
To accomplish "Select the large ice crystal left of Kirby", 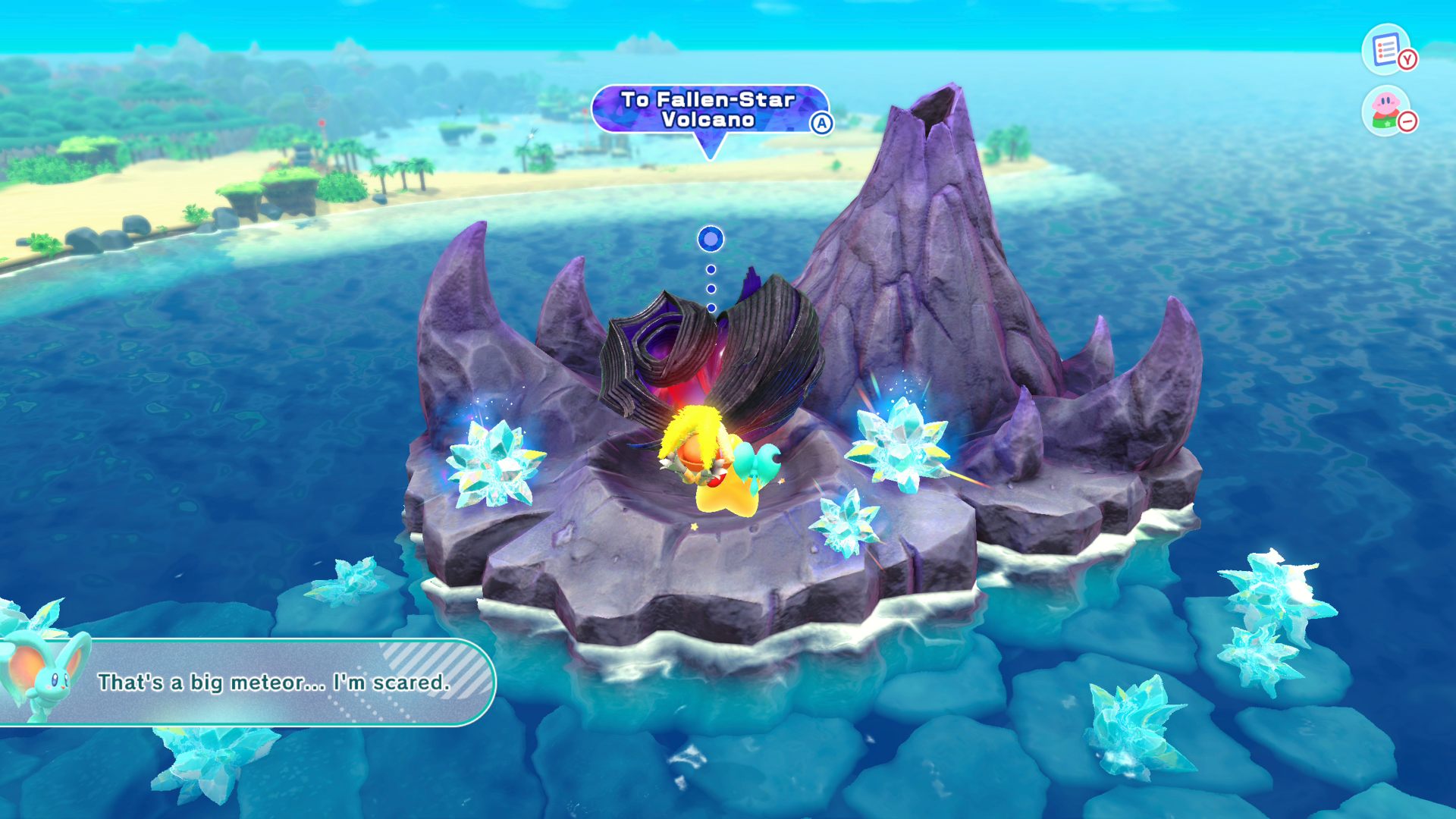I will pos(497,466).
